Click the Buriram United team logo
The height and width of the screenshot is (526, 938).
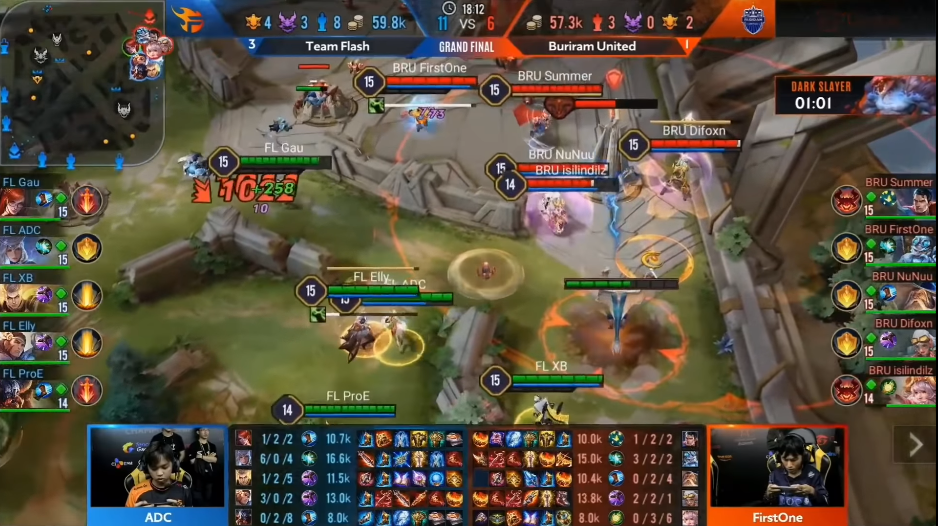[752, 20]
